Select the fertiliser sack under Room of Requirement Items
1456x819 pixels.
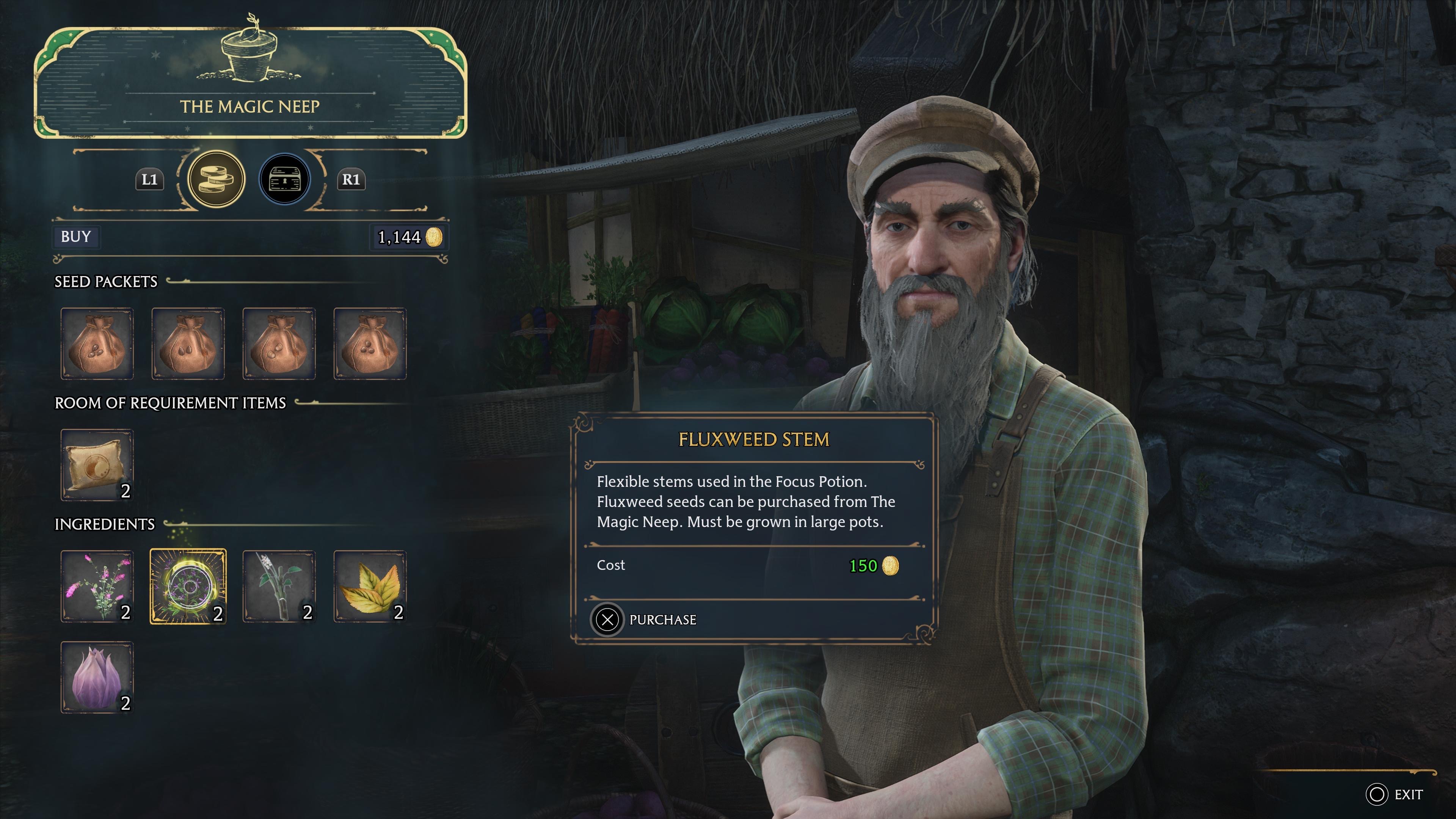[x=97, y=464]
